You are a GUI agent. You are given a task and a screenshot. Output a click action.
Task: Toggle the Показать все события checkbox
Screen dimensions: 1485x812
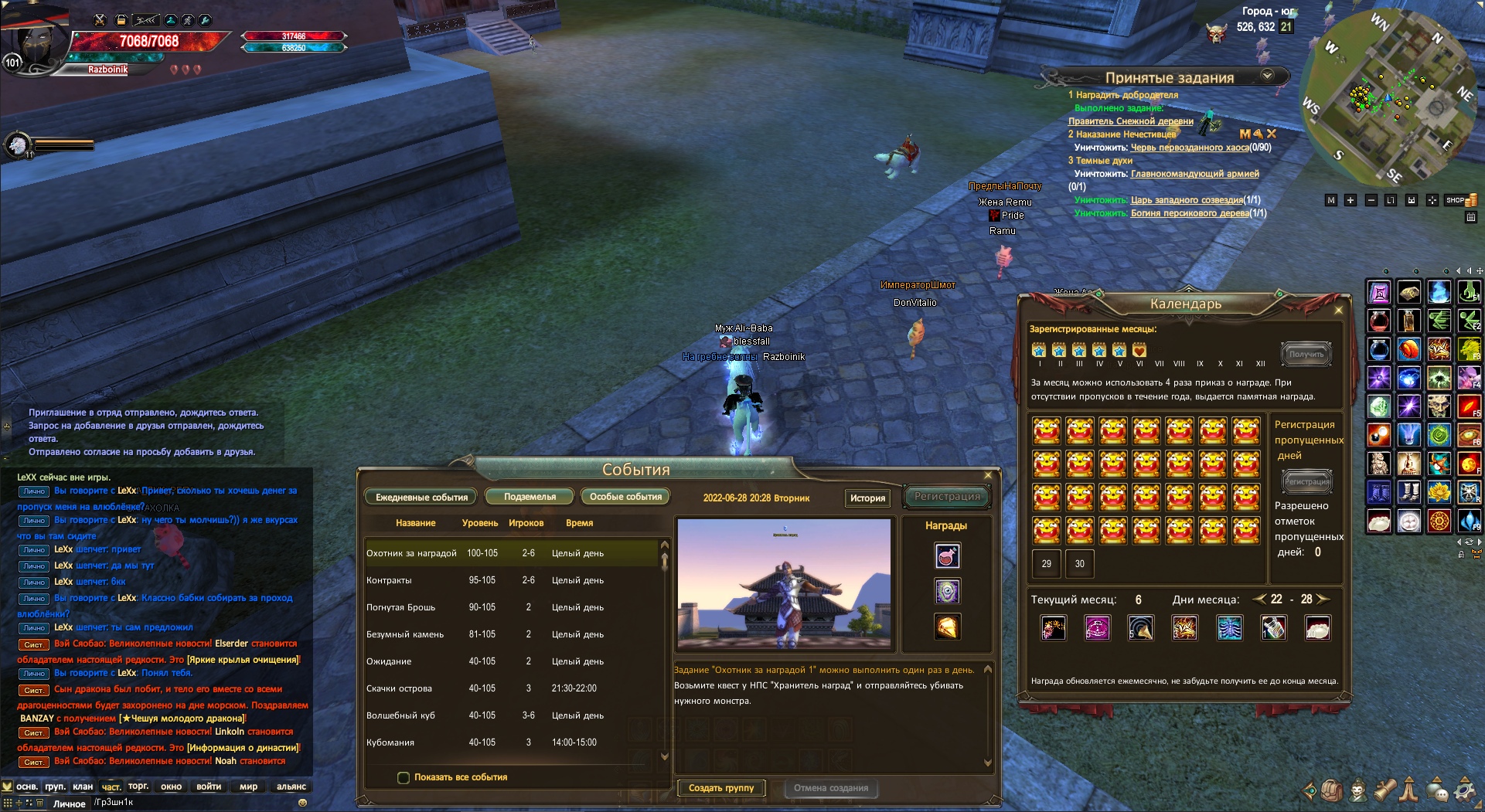coord(404,778)
